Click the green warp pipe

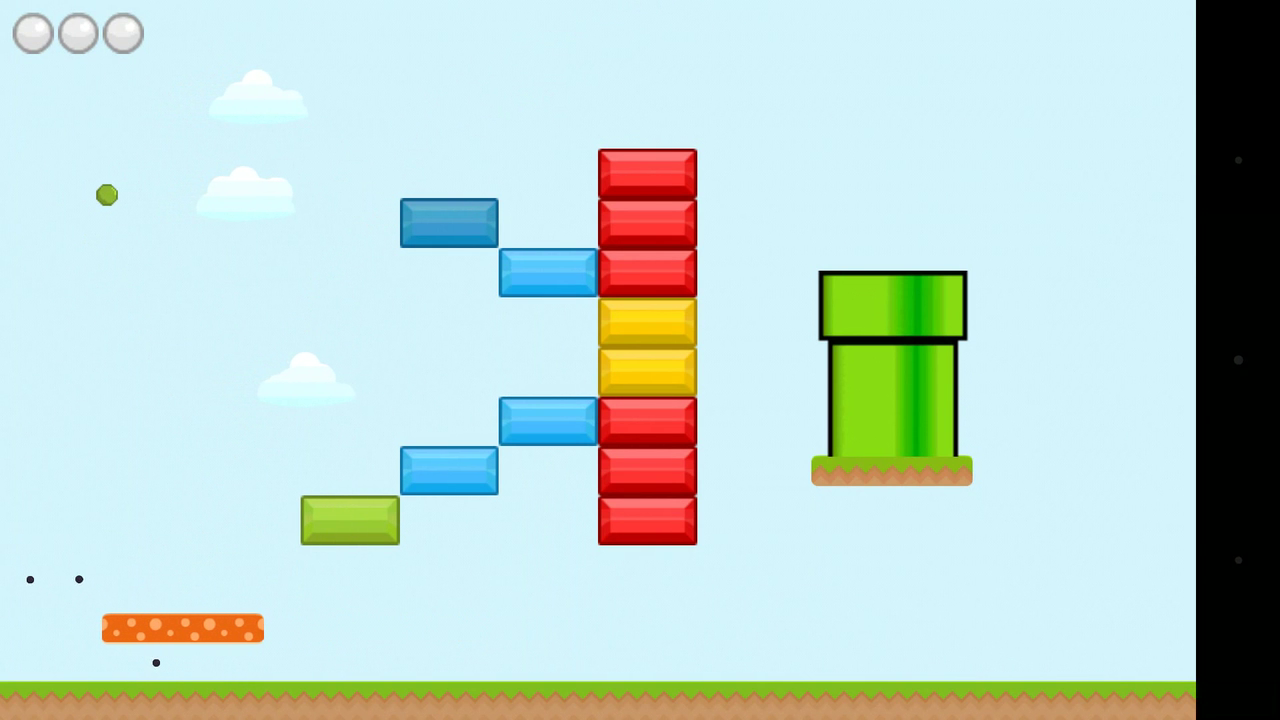[x=891, y=370]
